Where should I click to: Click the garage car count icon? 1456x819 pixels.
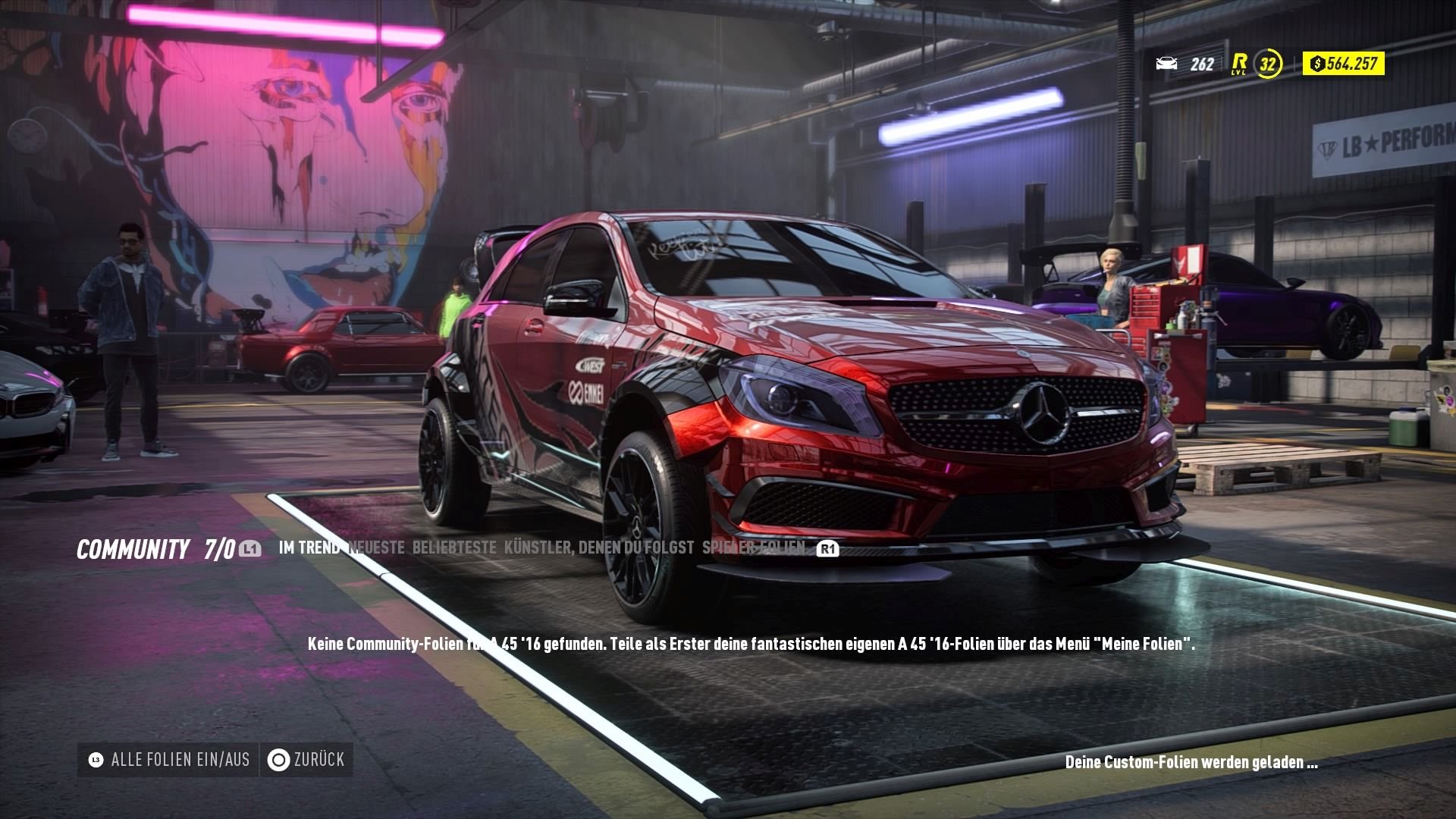pyautogui.click(x=1166, y=65)
